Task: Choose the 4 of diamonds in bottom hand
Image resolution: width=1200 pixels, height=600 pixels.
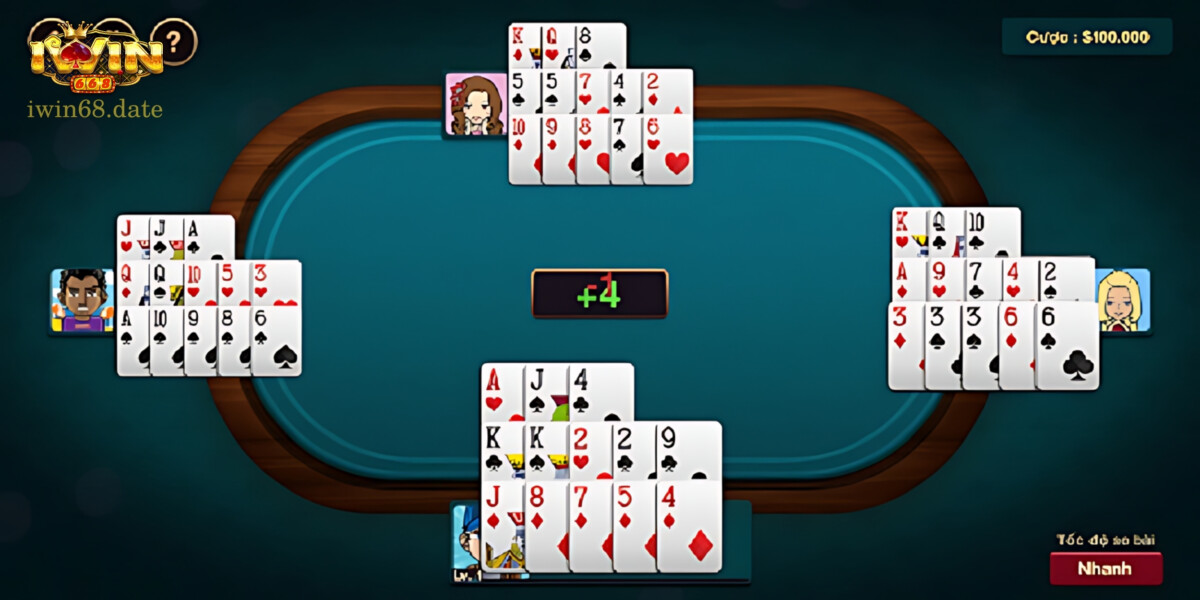Action: 690,525
